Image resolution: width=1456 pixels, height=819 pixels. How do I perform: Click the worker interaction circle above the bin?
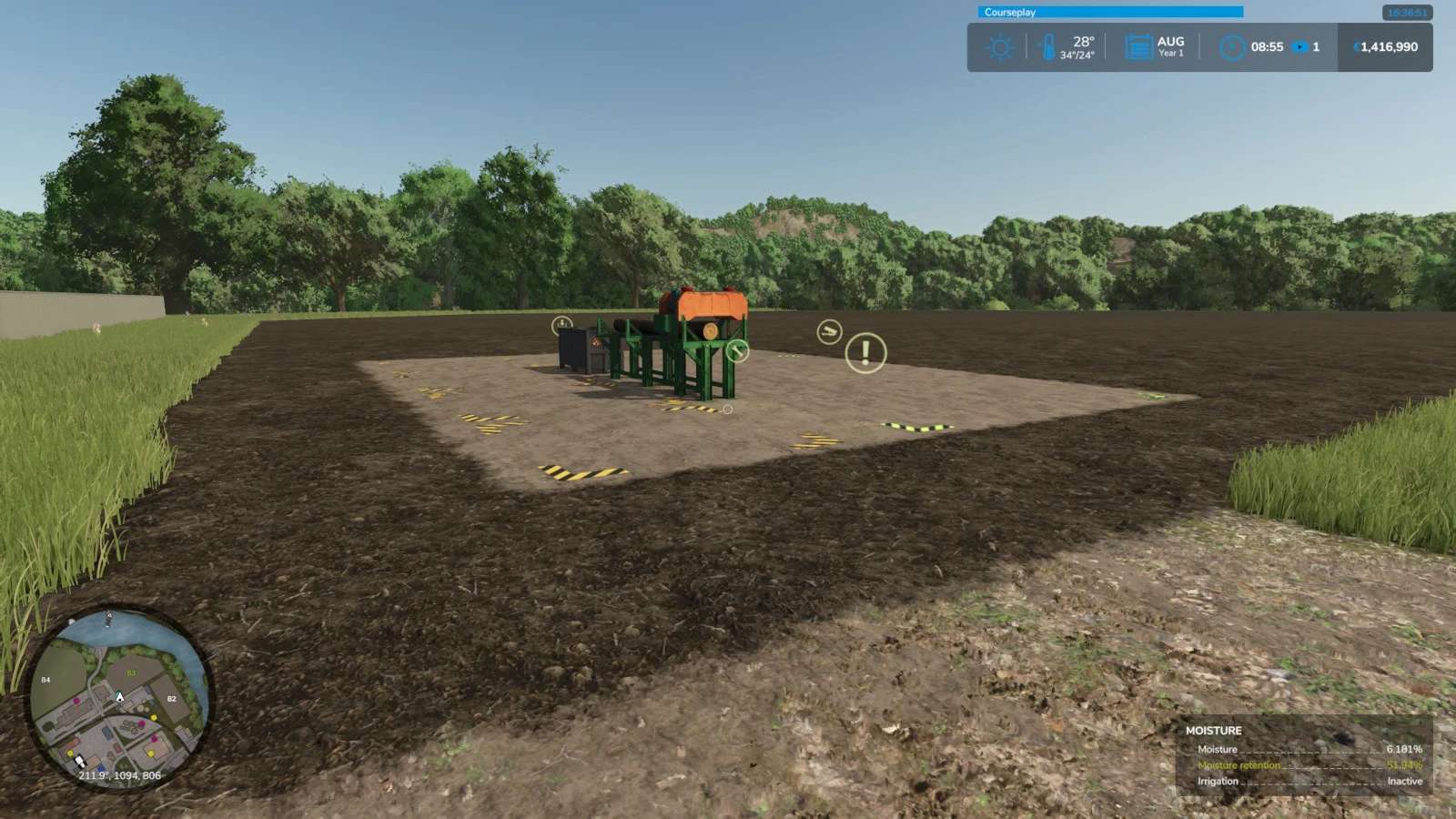[x=562, y=324]
